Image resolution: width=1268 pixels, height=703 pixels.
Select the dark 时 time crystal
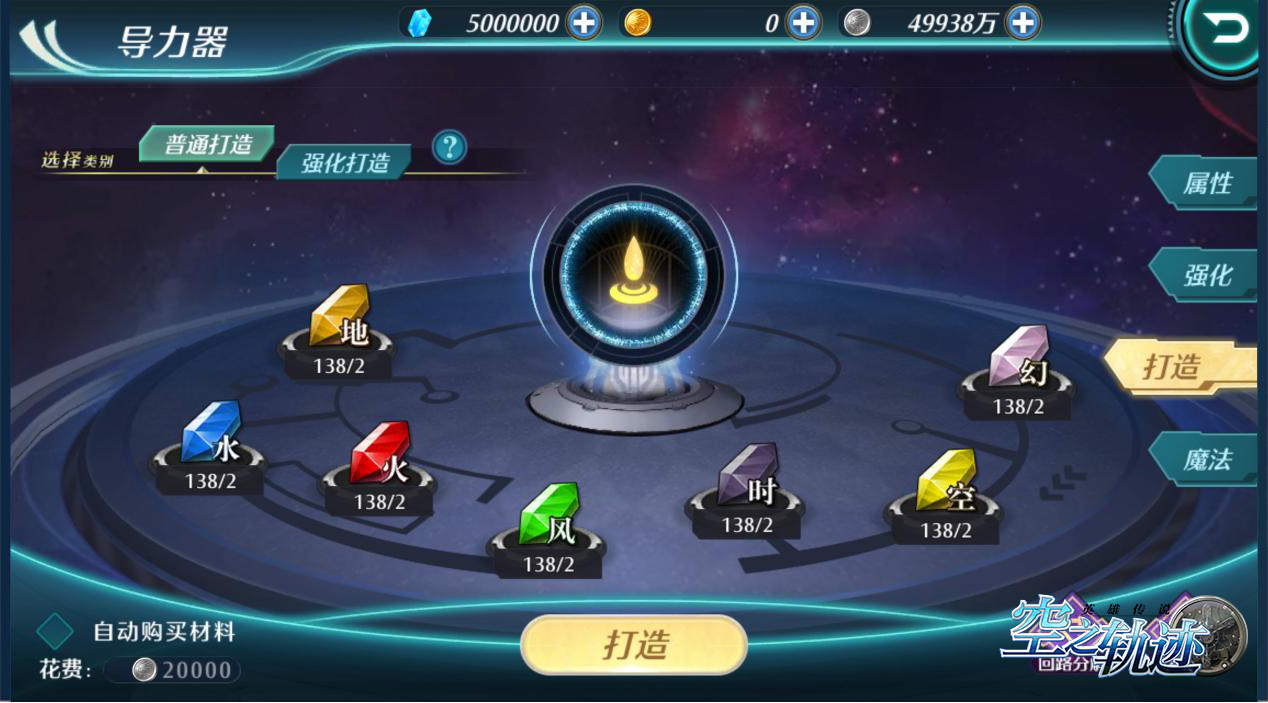tap(747, 477)
